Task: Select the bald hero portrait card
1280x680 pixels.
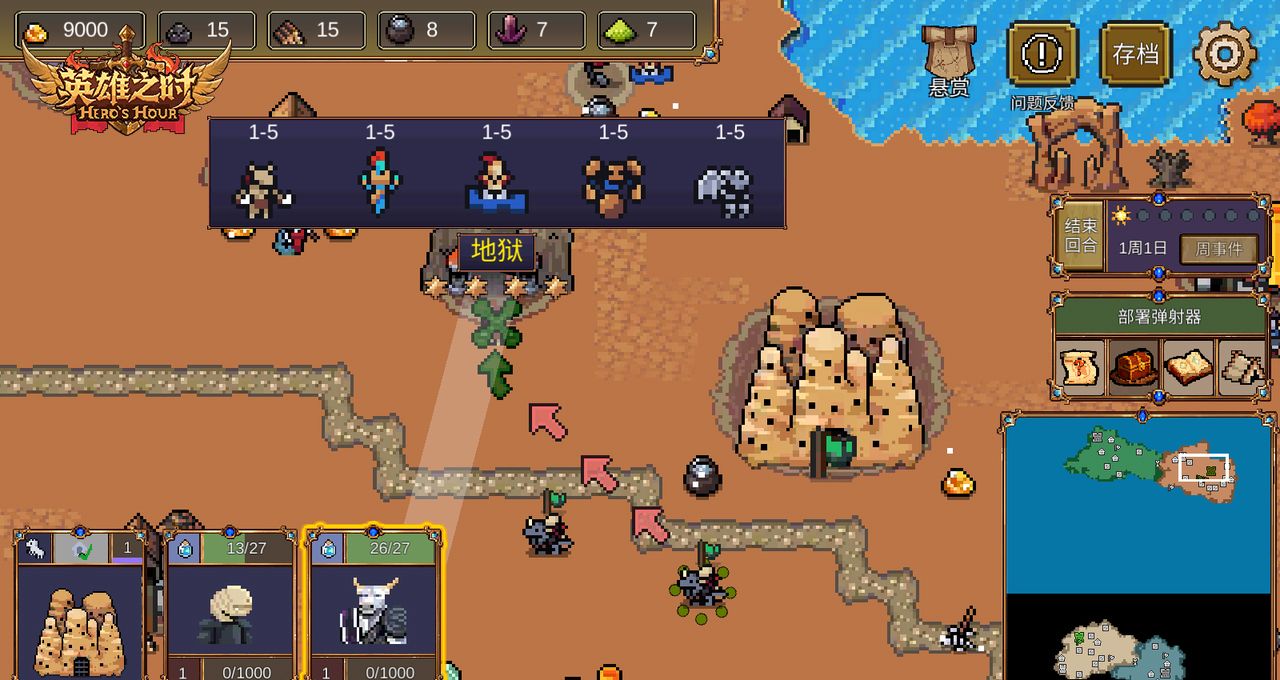Action: pyautogui.click(x=230, y=610)
